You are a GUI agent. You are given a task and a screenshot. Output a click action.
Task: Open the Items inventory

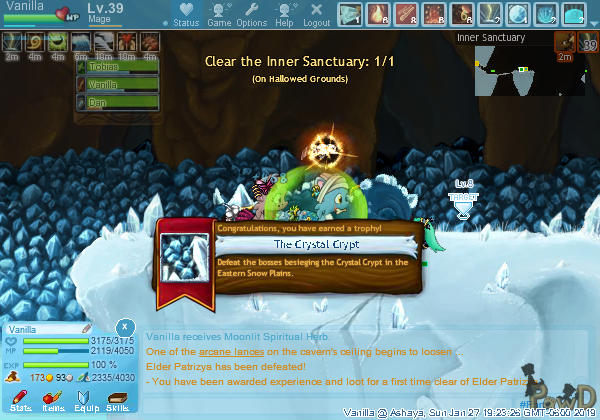[x=52, y=402]
